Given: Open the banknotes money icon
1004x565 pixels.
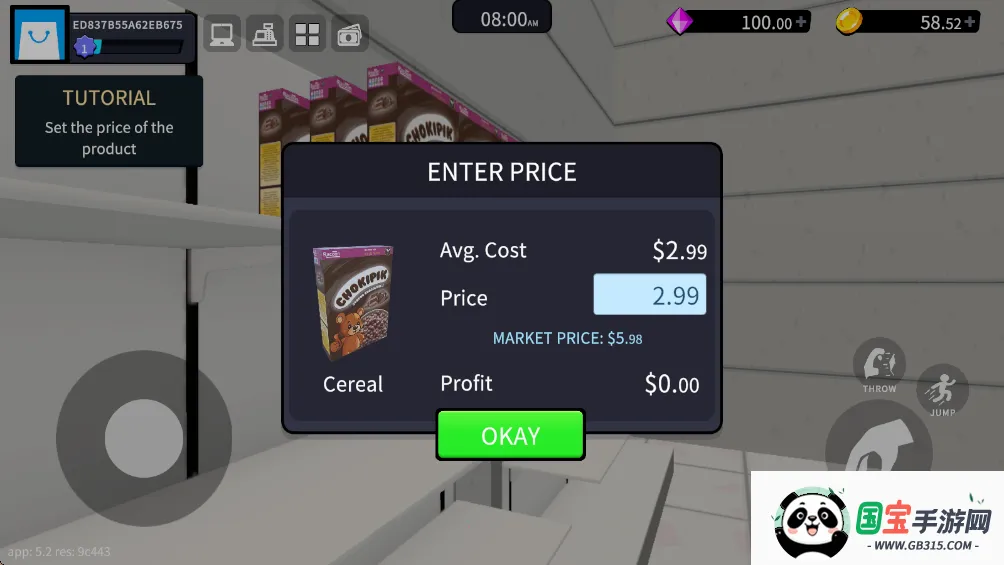Looking at the screenshot, I should pos(350,35).
